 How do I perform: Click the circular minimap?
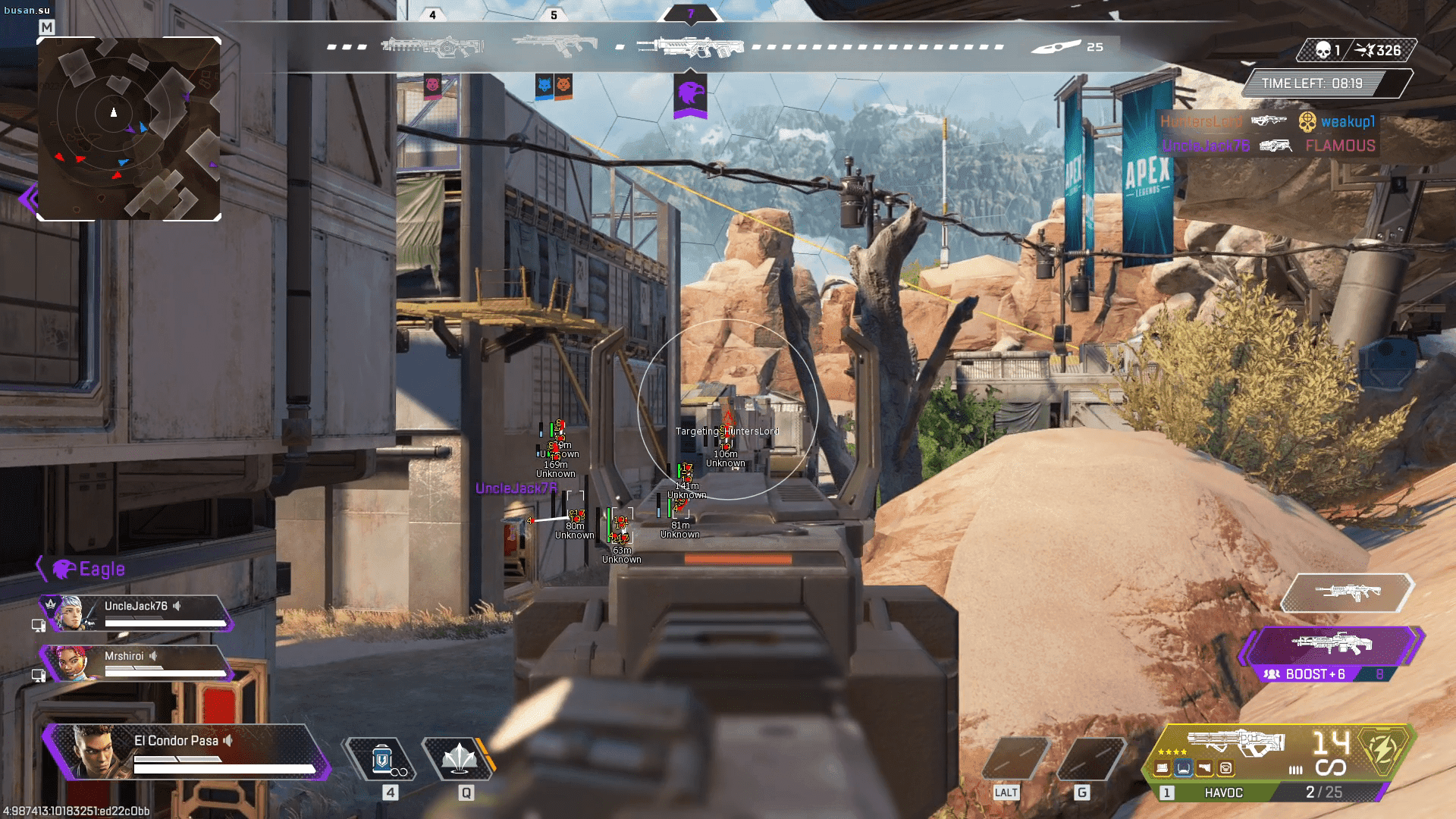[x=129, y=129]
